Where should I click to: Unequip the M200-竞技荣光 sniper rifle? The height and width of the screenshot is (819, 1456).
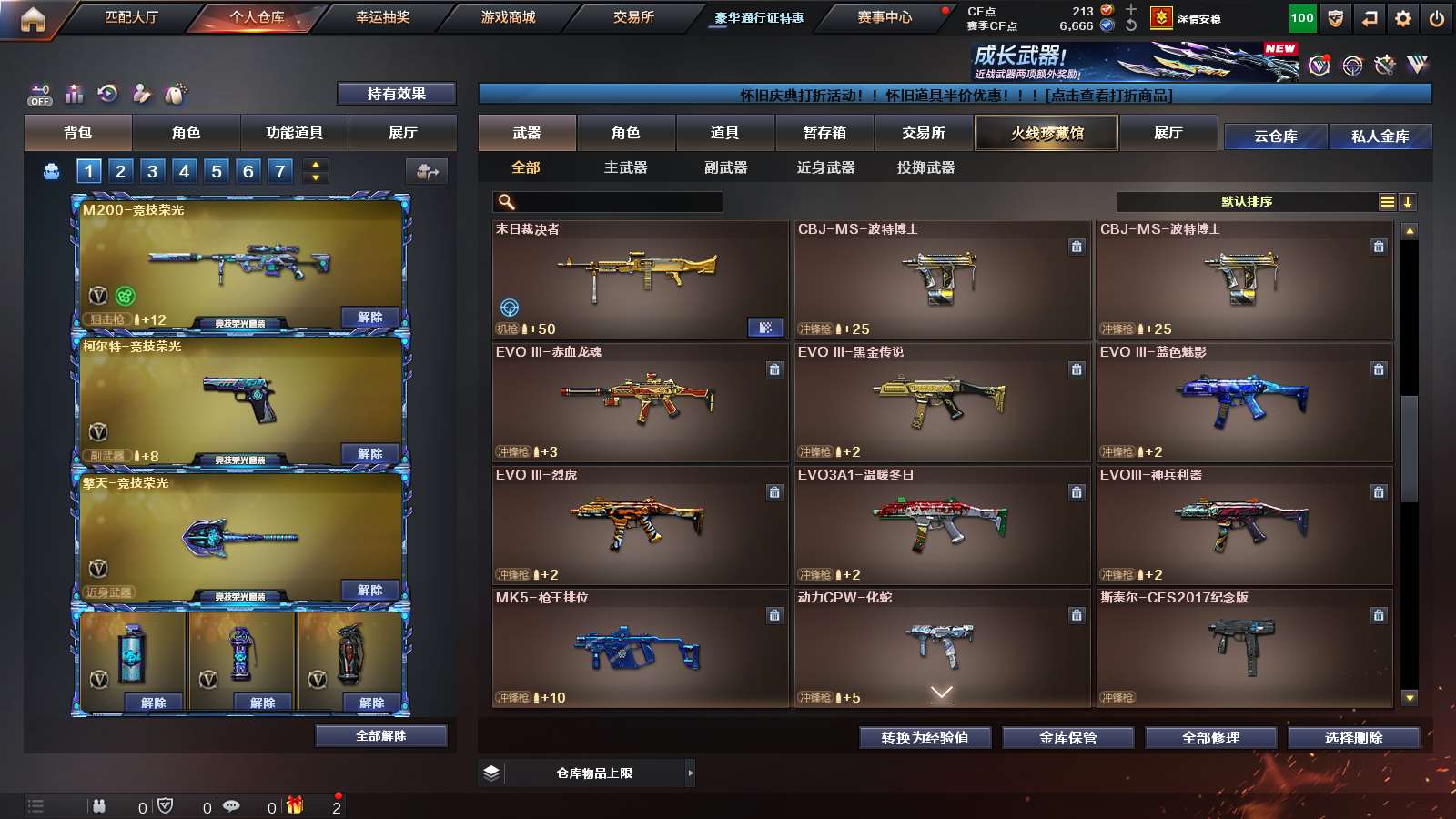coord(369,318)
